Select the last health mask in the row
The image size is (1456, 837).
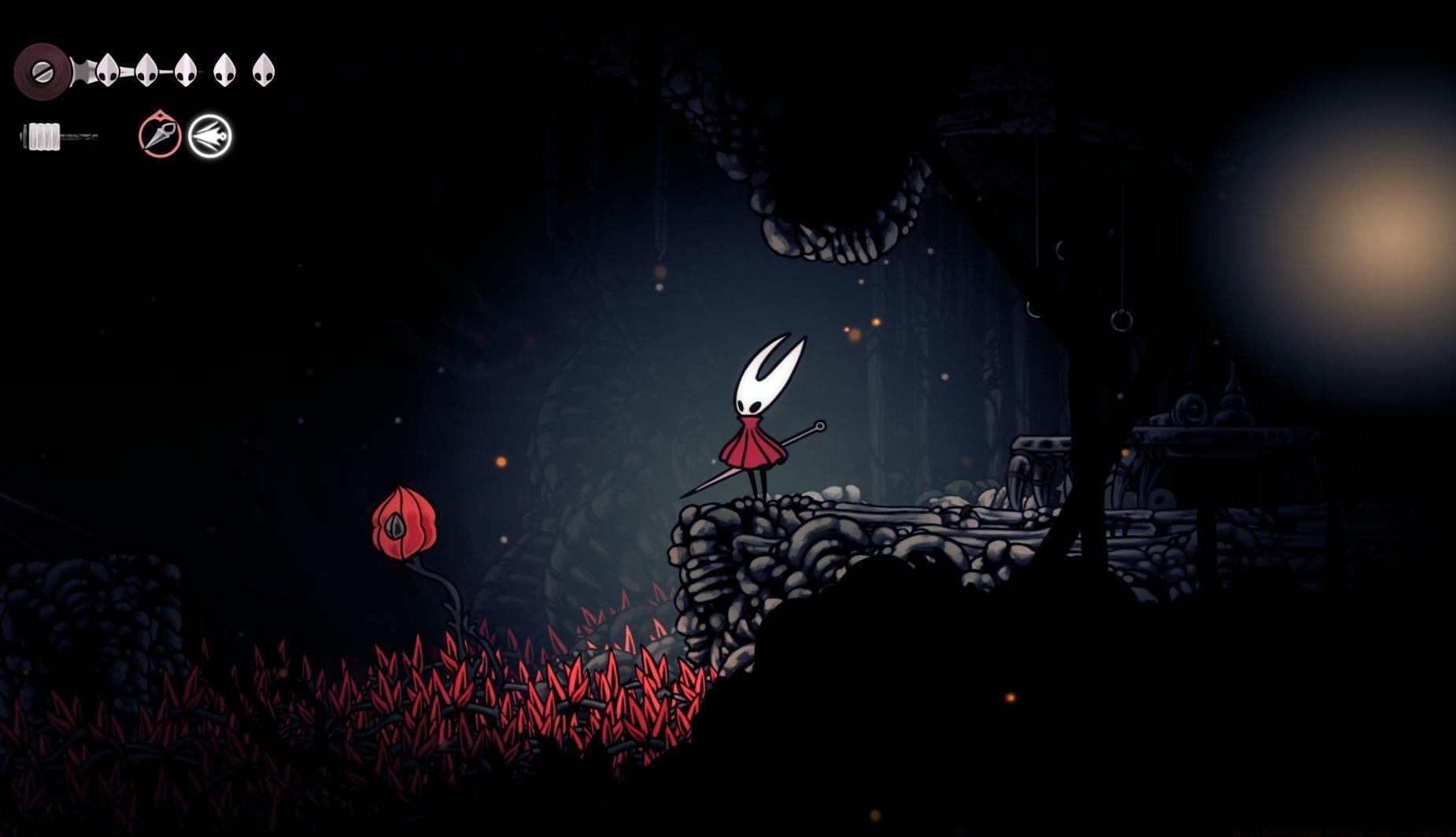pos(264,70)
